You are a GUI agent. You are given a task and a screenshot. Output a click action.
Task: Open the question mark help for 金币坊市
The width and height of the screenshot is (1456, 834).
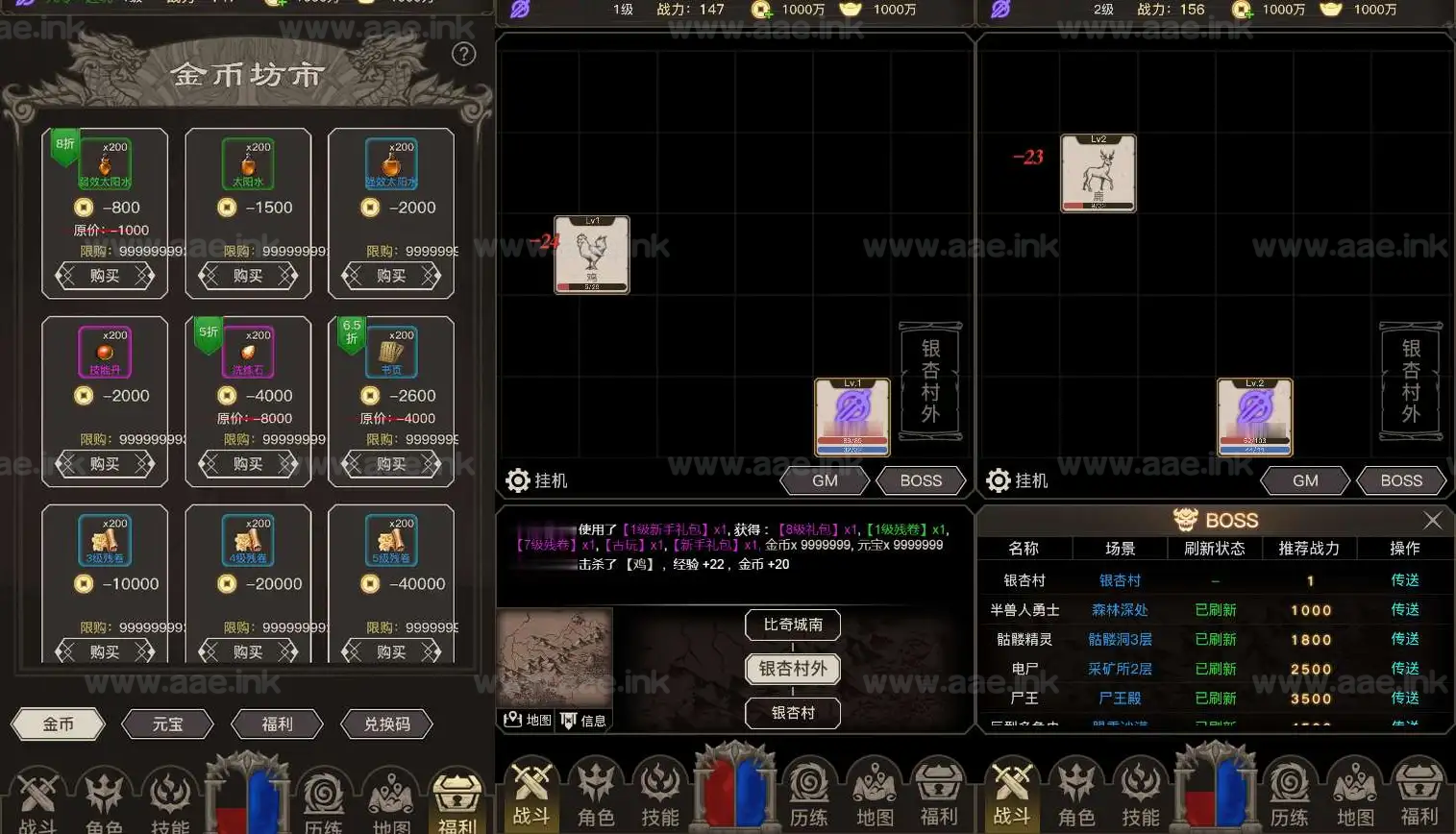[463, 55]
